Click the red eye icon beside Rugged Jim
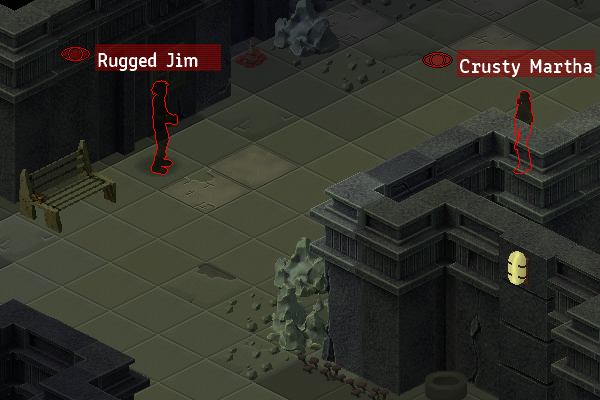600x400 pixels. [x=75, y=53]
